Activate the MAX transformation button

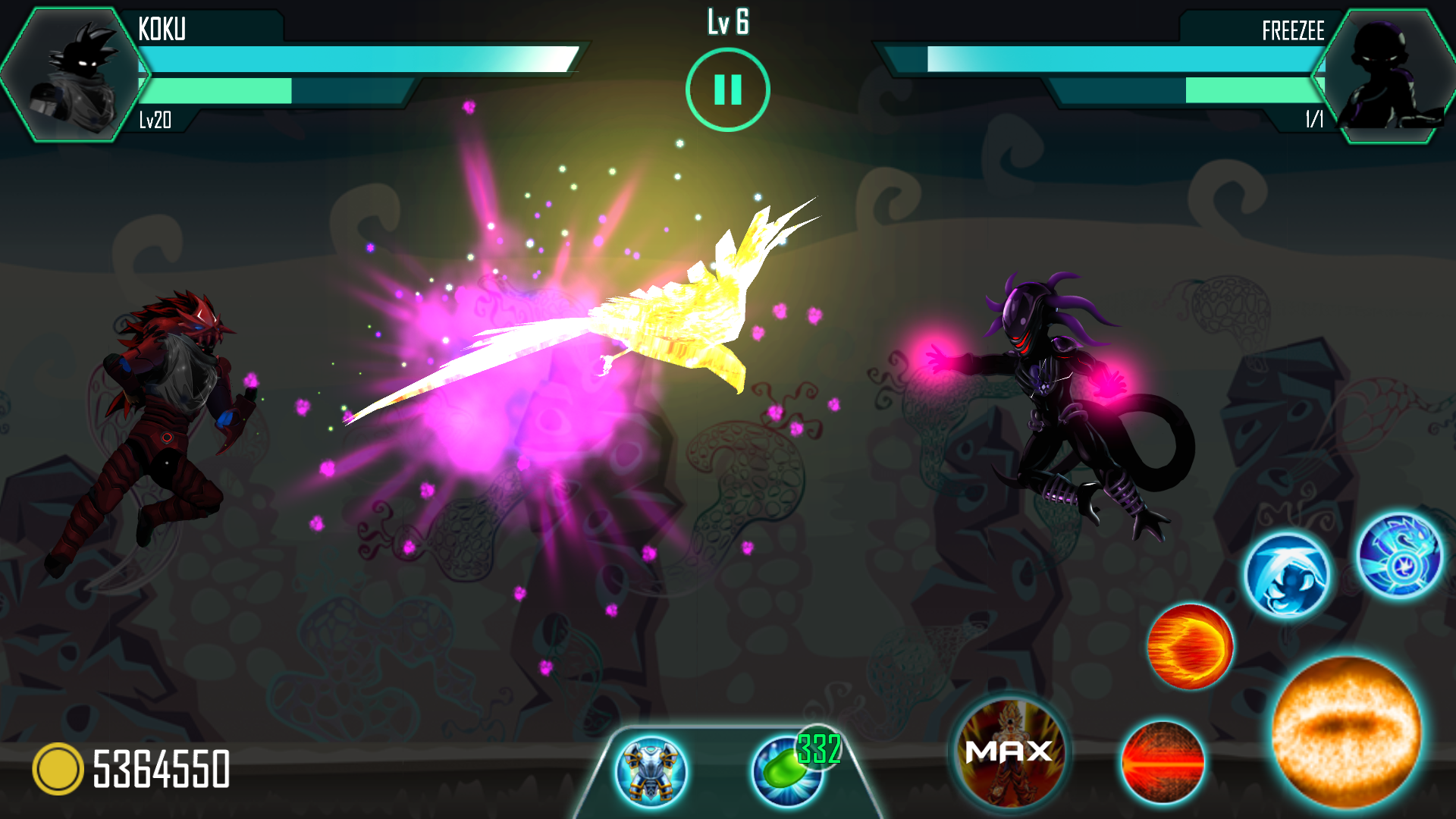click(1009, 752)
